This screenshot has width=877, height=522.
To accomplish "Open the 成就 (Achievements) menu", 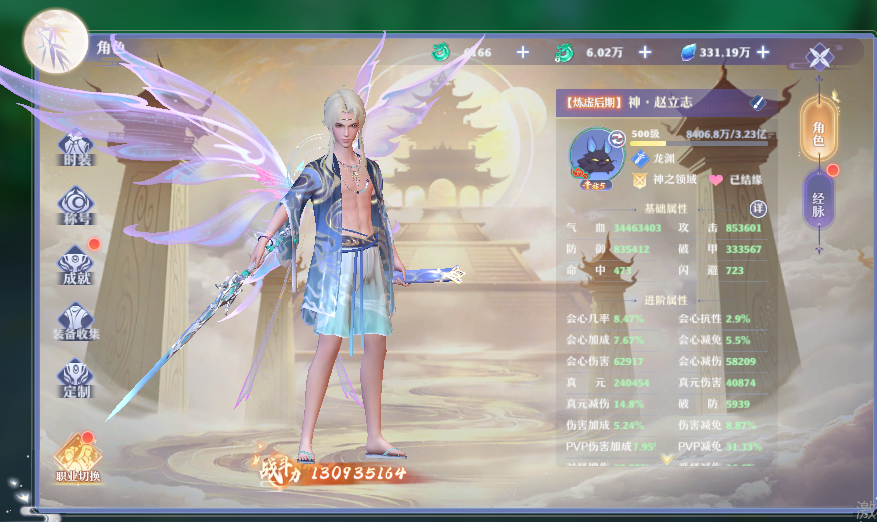I will (77, 262).
